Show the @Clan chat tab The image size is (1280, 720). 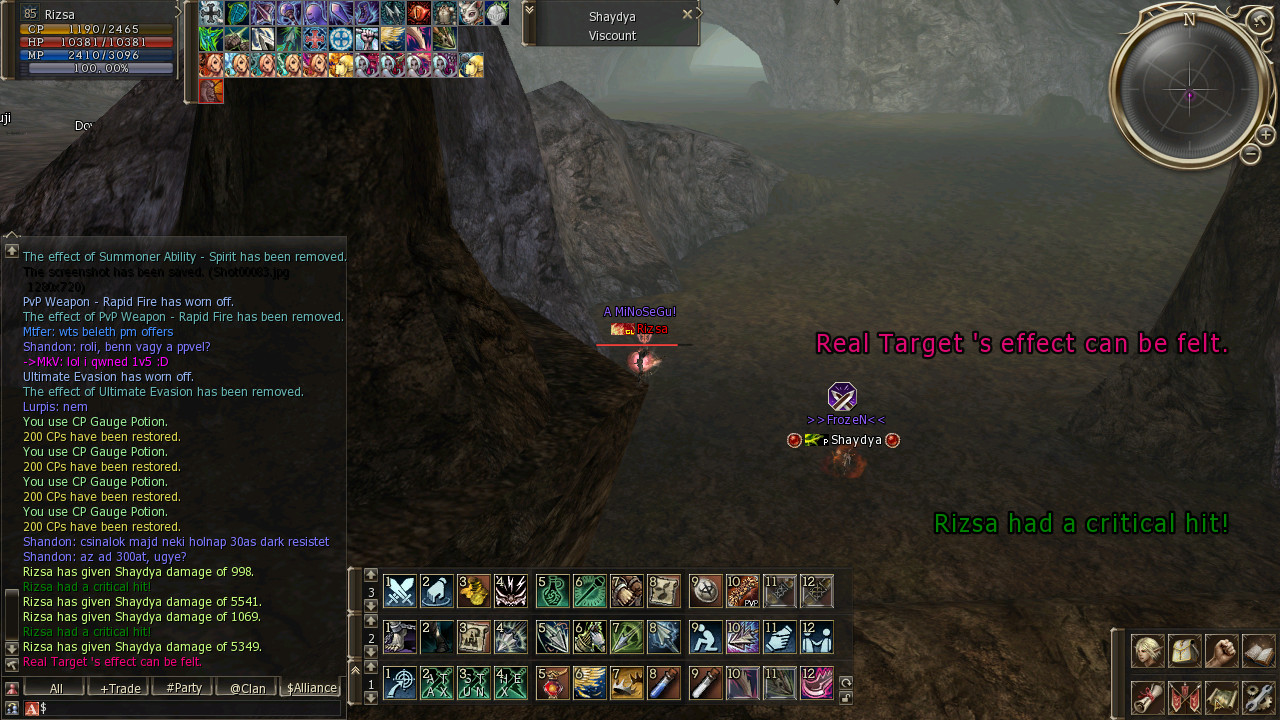247,688
